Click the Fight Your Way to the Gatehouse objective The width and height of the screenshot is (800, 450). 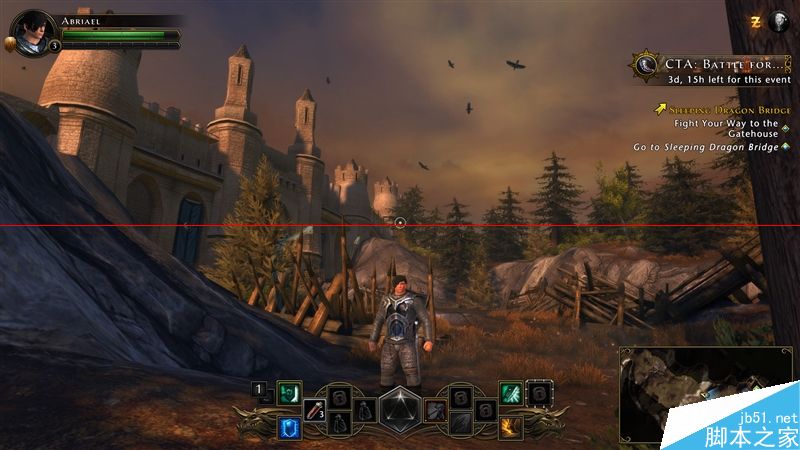(726, 129)
